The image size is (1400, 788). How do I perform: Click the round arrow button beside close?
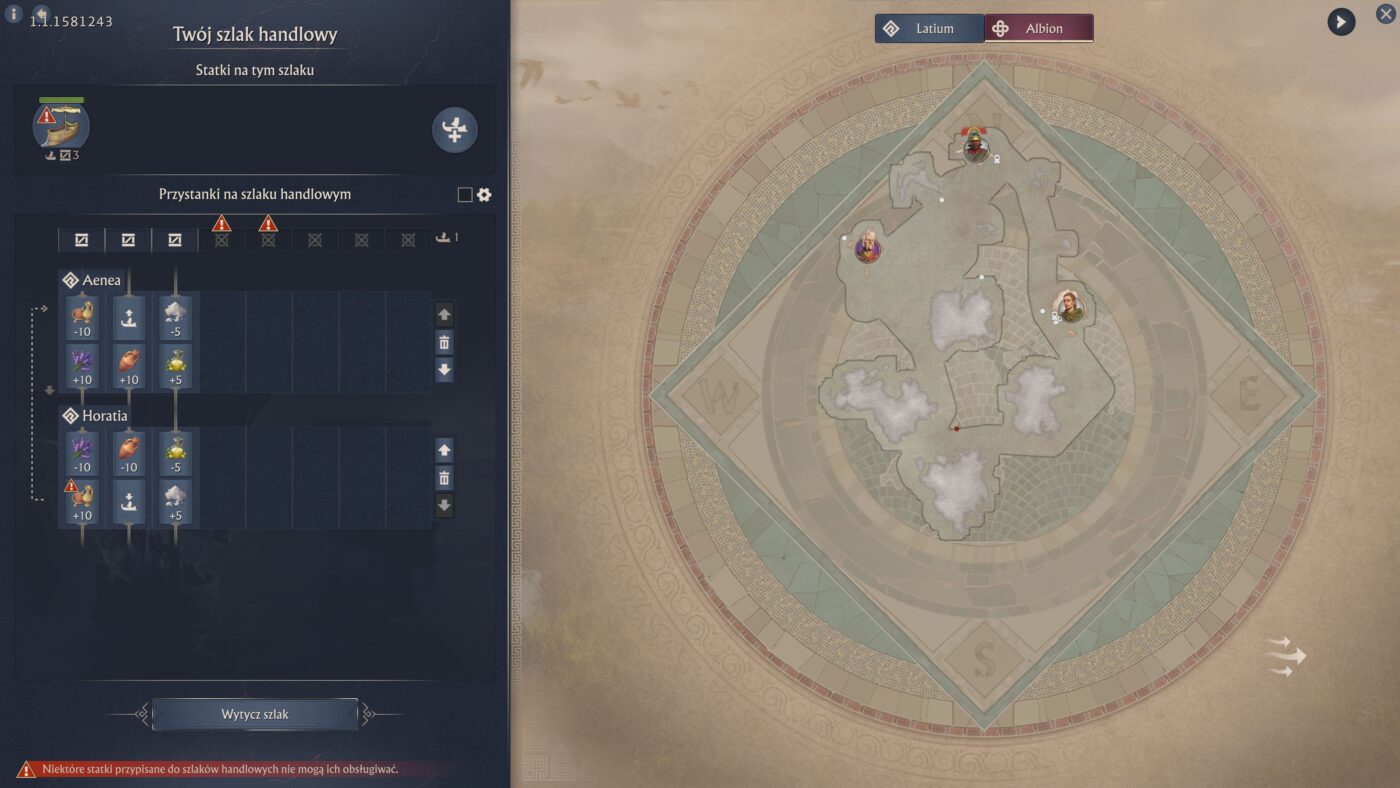[x=1341, y=21]
